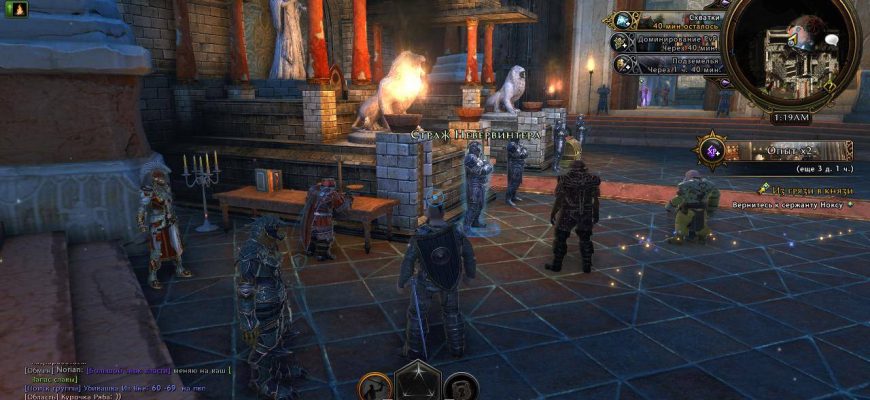Click the circular minimap
The width and height of the screenshot is (870, 400).
(788, 54)
